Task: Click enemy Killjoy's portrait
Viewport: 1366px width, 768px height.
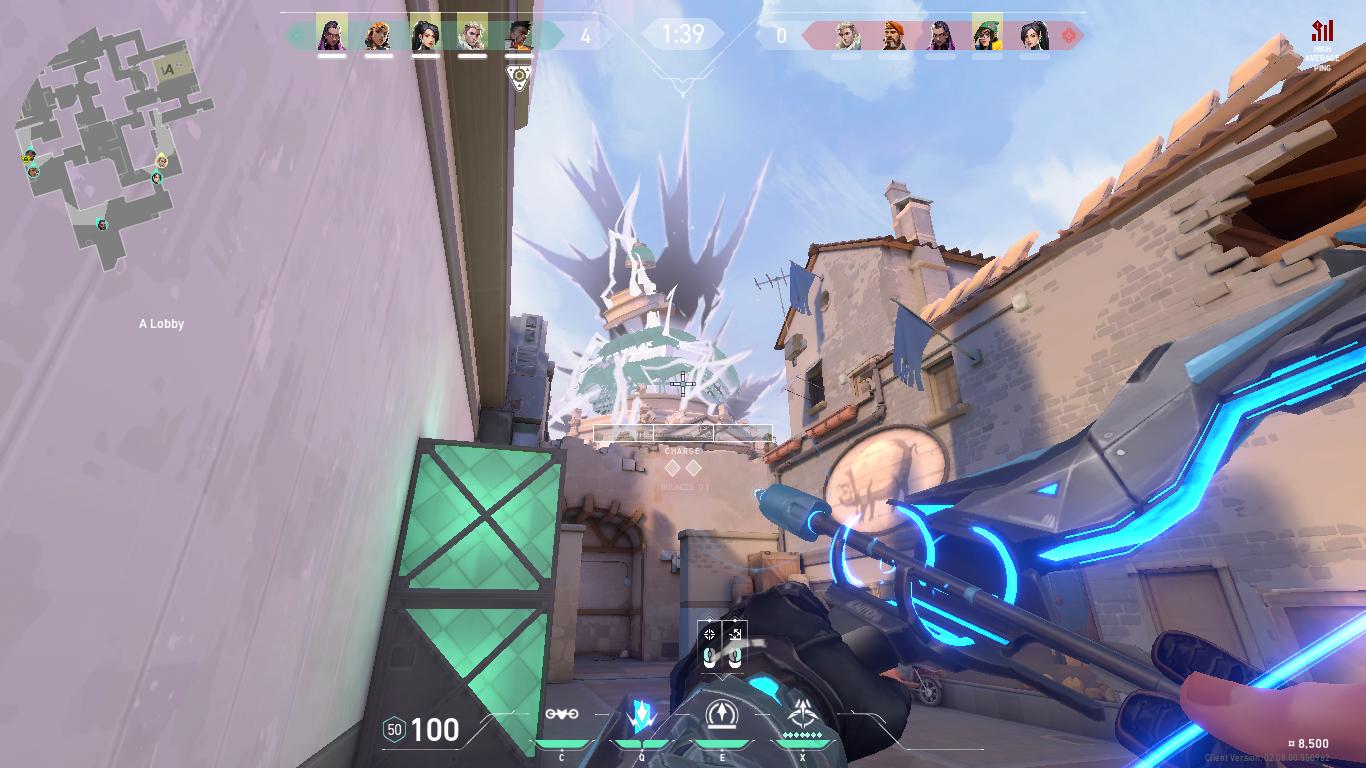Action: pyautogui.click(x=987, y=35)
